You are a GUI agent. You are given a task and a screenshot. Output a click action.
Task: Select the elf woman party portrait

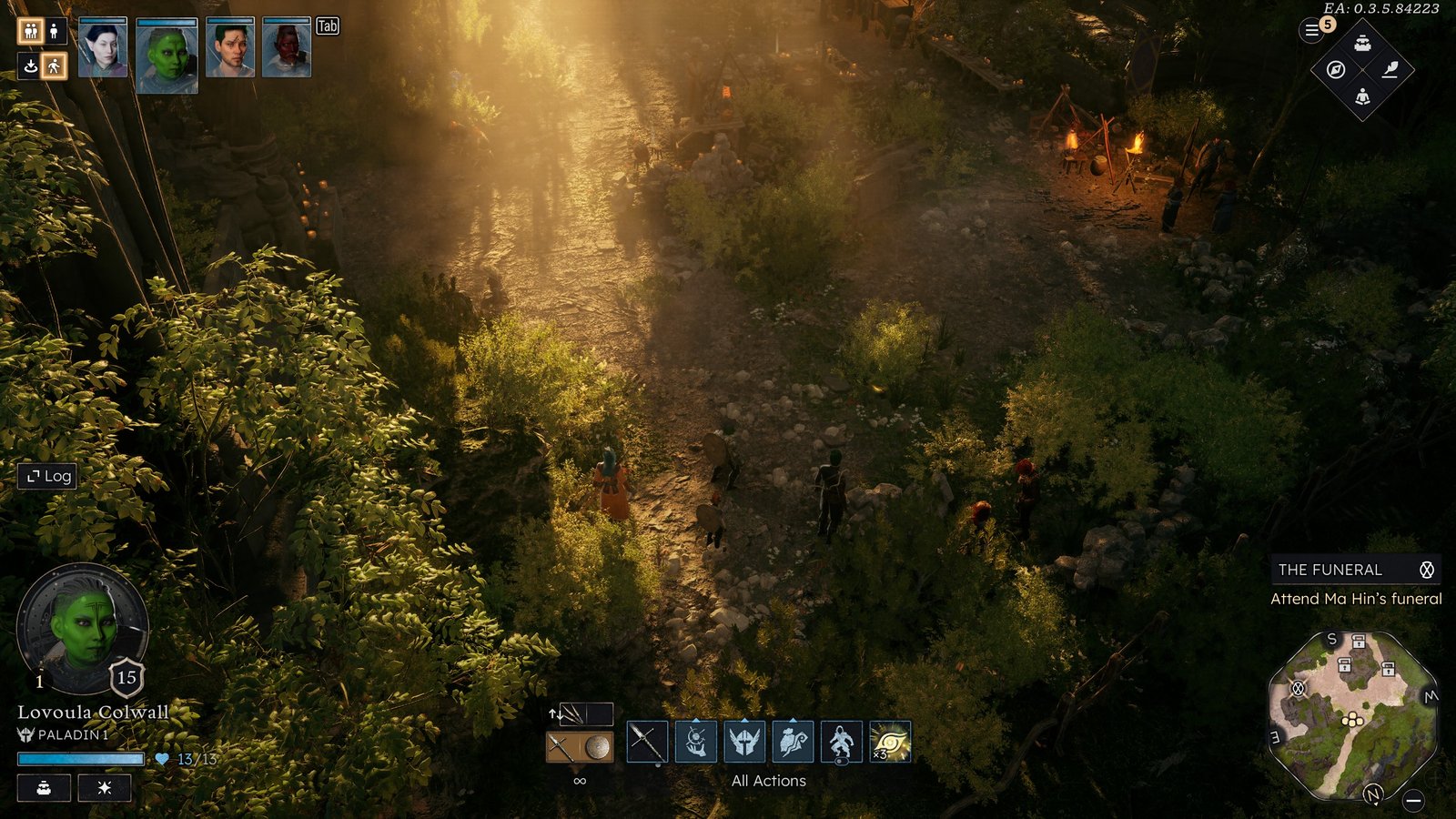102,48
